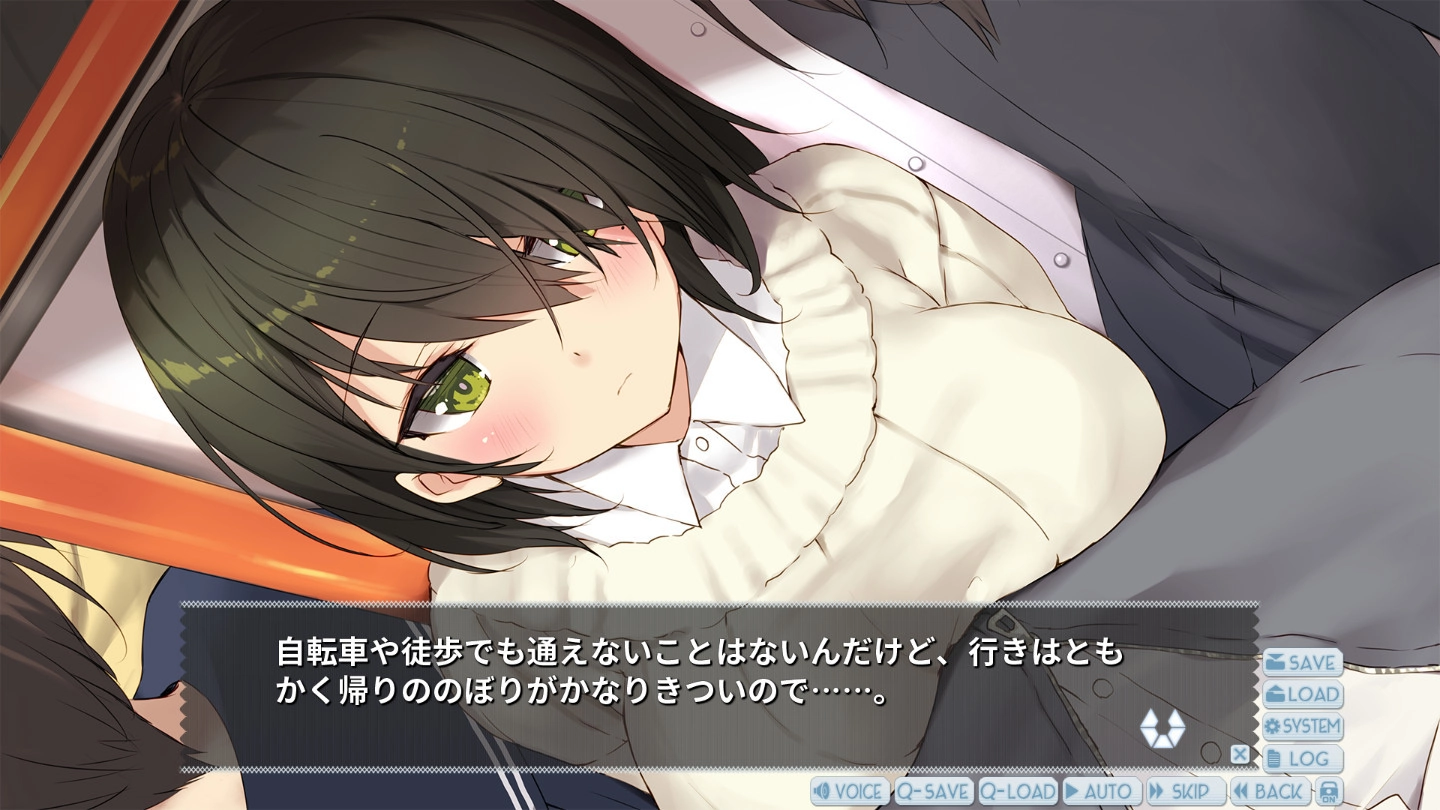Image resolution: width=1440 pixels, height=810 pixels.
Task: Quick save with Q-SAVE
Action: [x=933, y=792]
